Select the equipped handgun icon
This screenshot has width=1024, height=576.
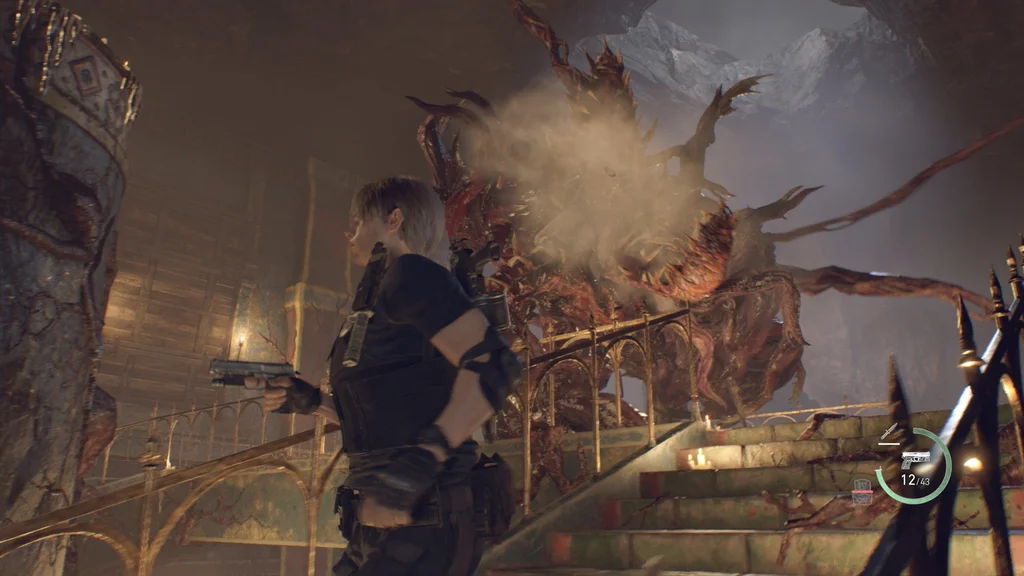(915, 459)
